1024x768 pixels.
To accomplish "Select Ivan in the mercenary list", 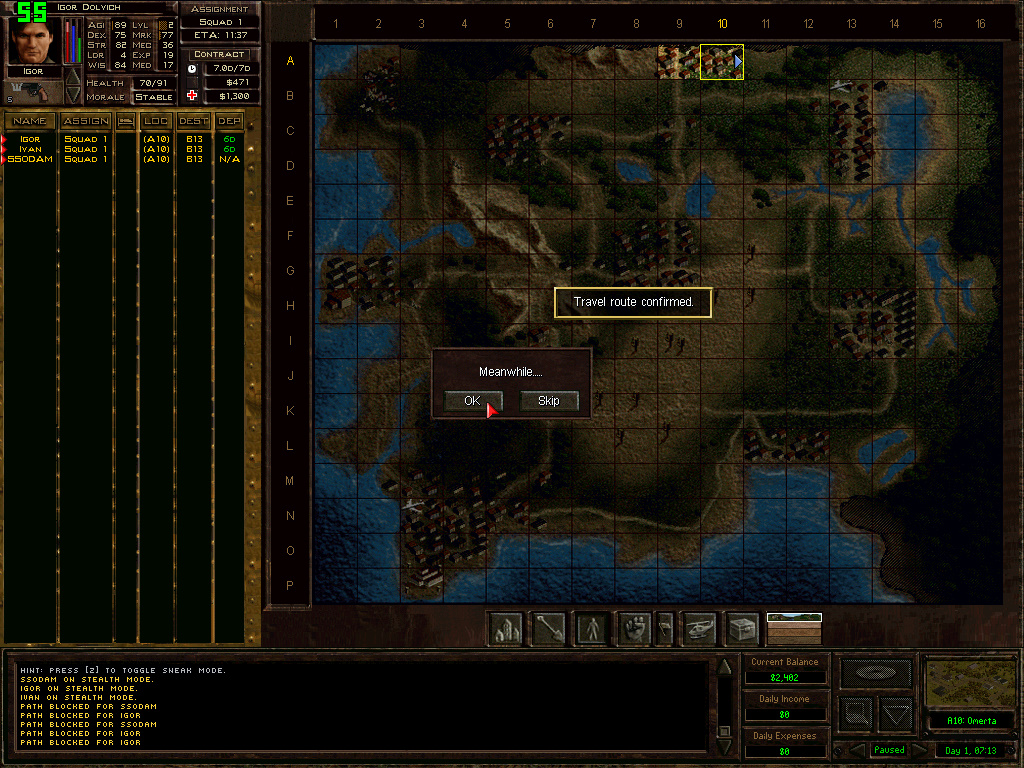I will [x=30, y=149].
